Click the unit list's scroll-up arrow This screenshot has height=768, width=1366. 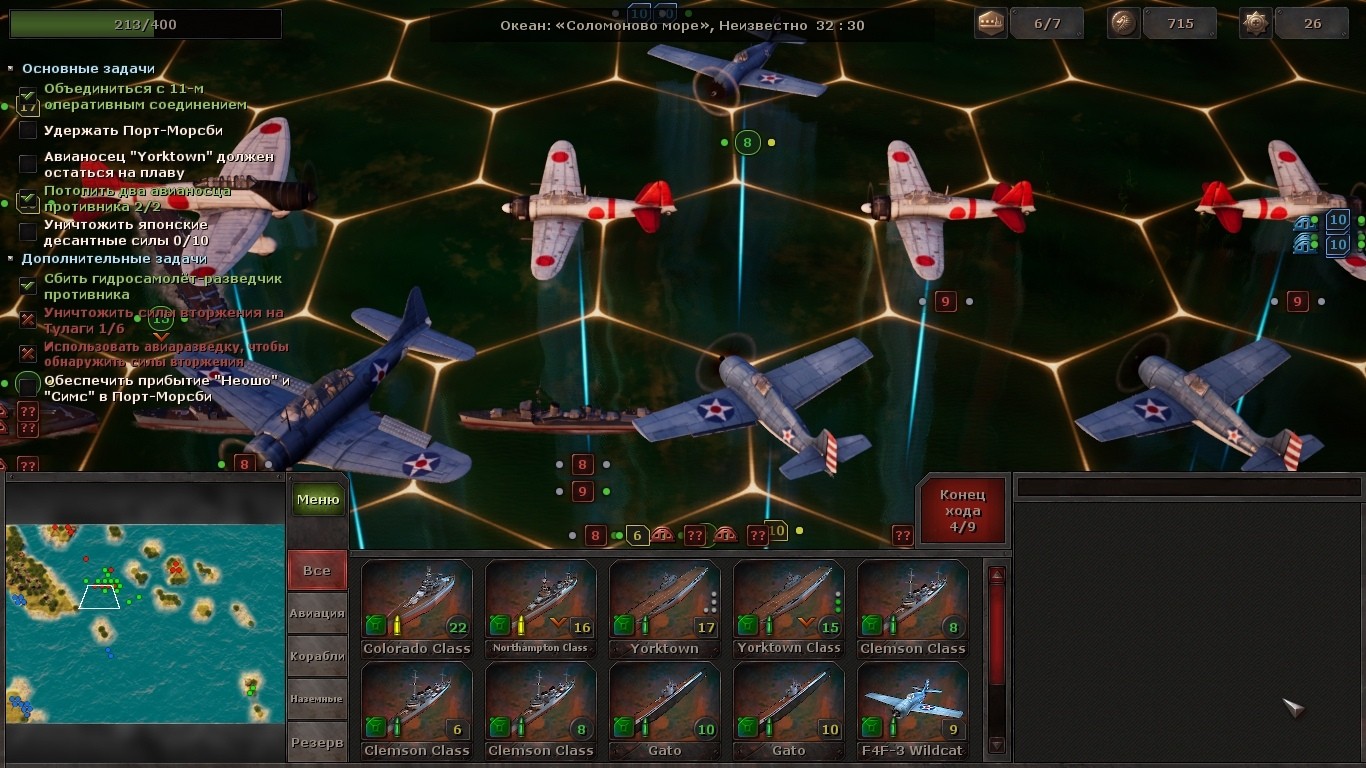996,576
